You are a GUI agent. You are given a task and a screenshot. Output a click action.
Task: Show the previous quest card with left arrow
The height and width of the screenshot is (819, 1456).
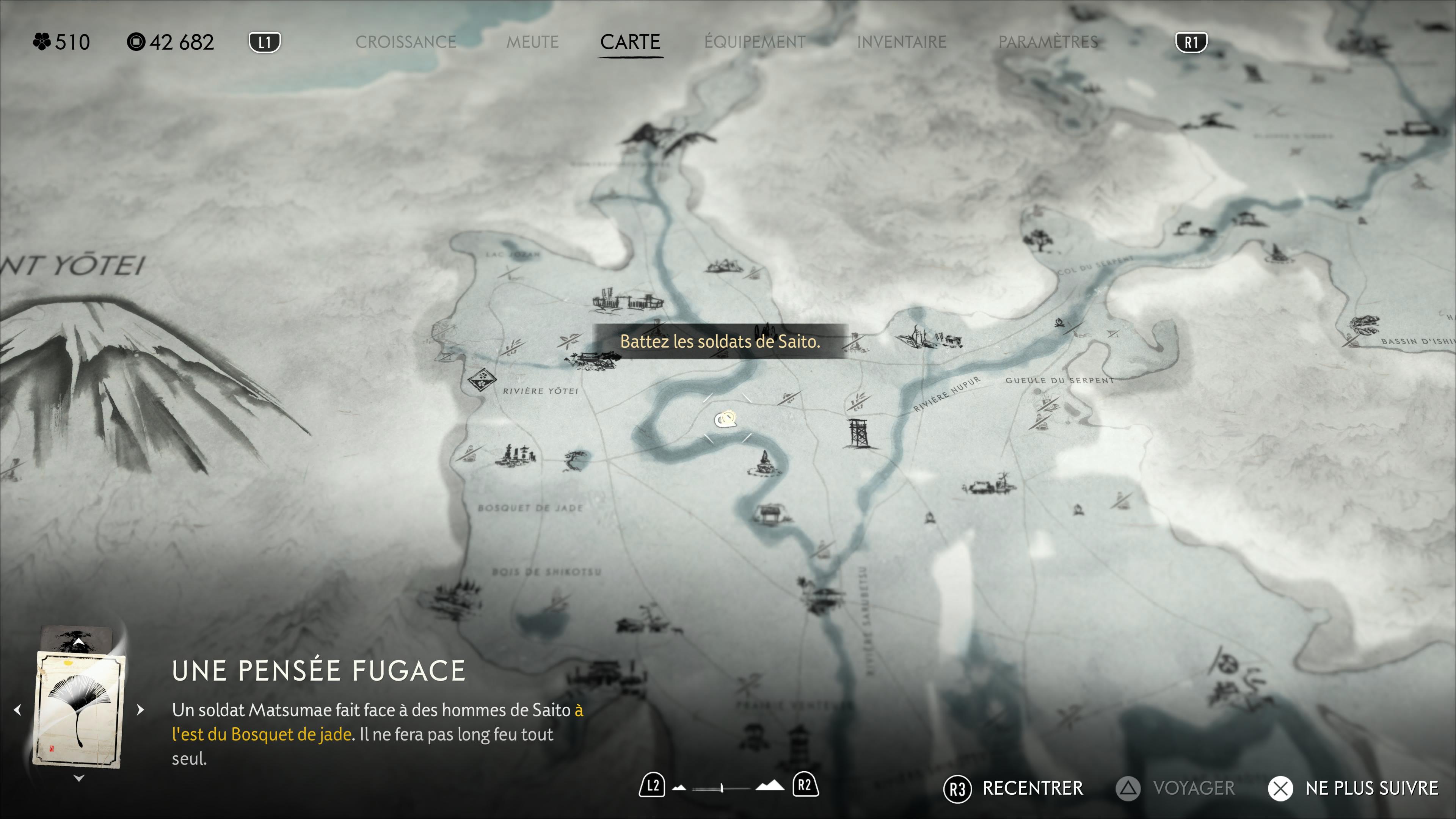[18, 710]
